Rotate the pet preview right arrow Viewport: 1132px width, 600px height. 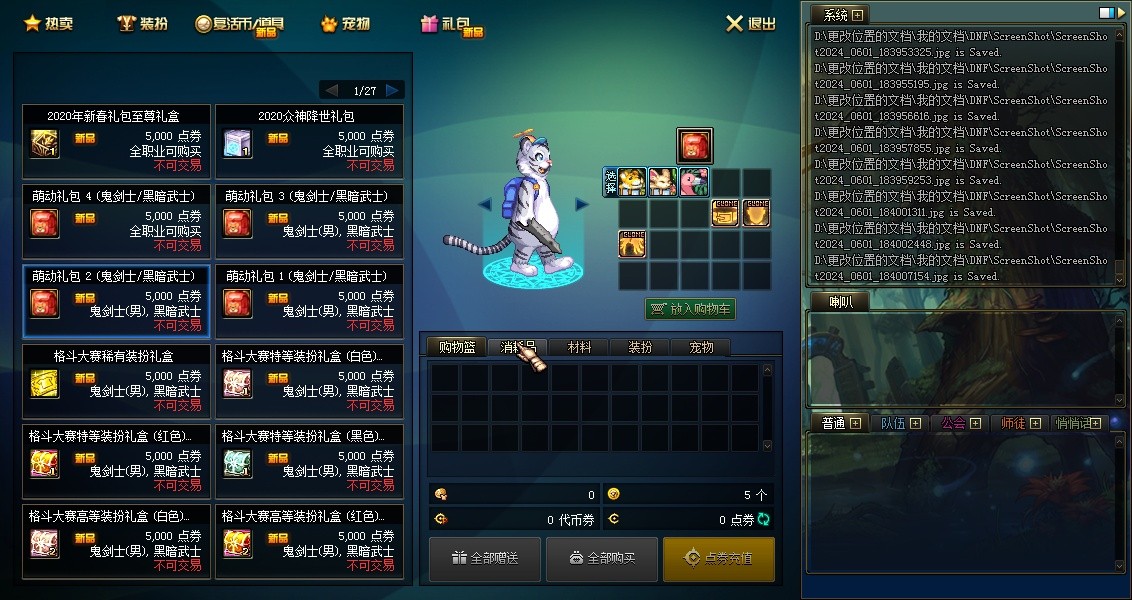pyautogui.click(x=581, y=204)
